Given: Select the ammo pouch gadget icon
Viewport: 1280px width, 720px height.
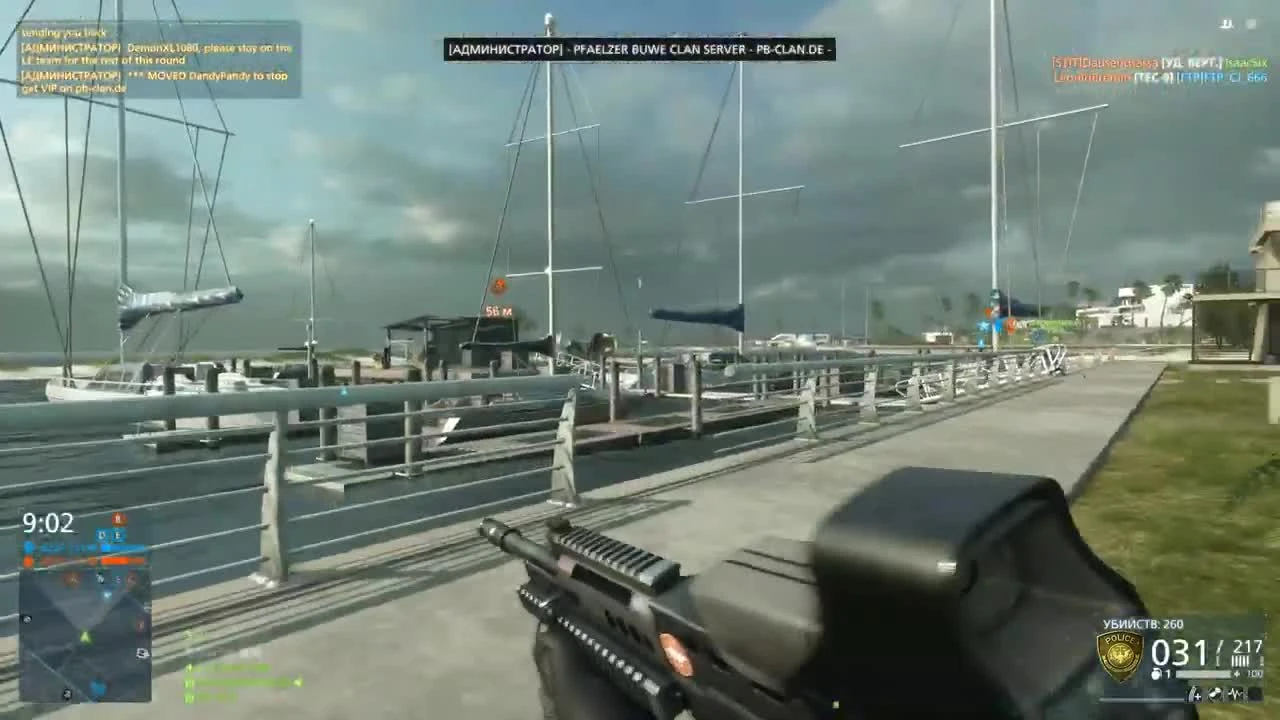Looking at the screenshot, I should click(x=1215, y=692).
